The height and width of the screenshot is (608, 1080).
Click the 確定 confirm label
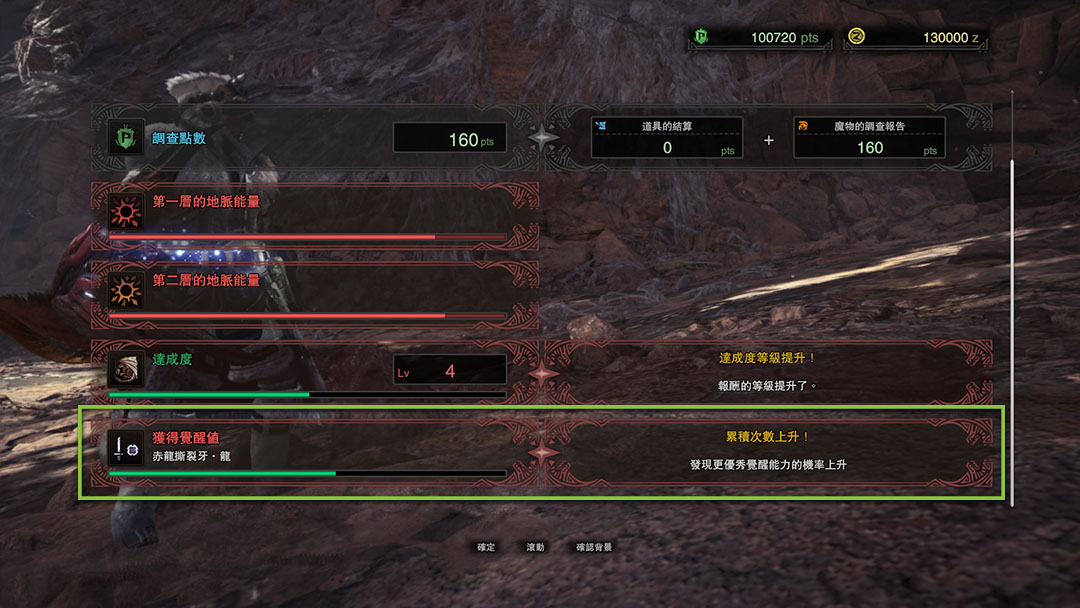[x=486, y=547]
